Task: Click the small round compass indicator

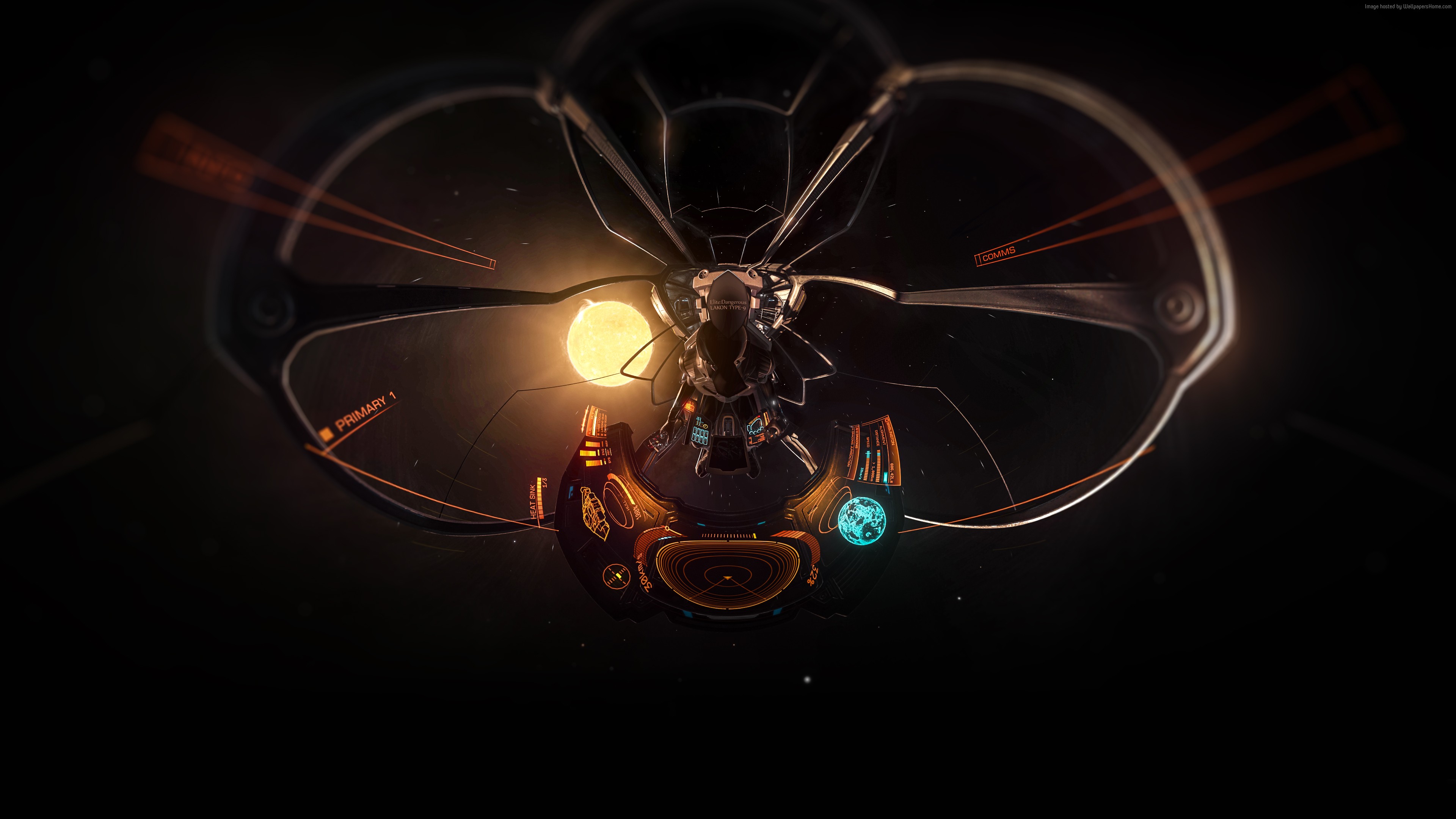Action: tap(615, 577)
